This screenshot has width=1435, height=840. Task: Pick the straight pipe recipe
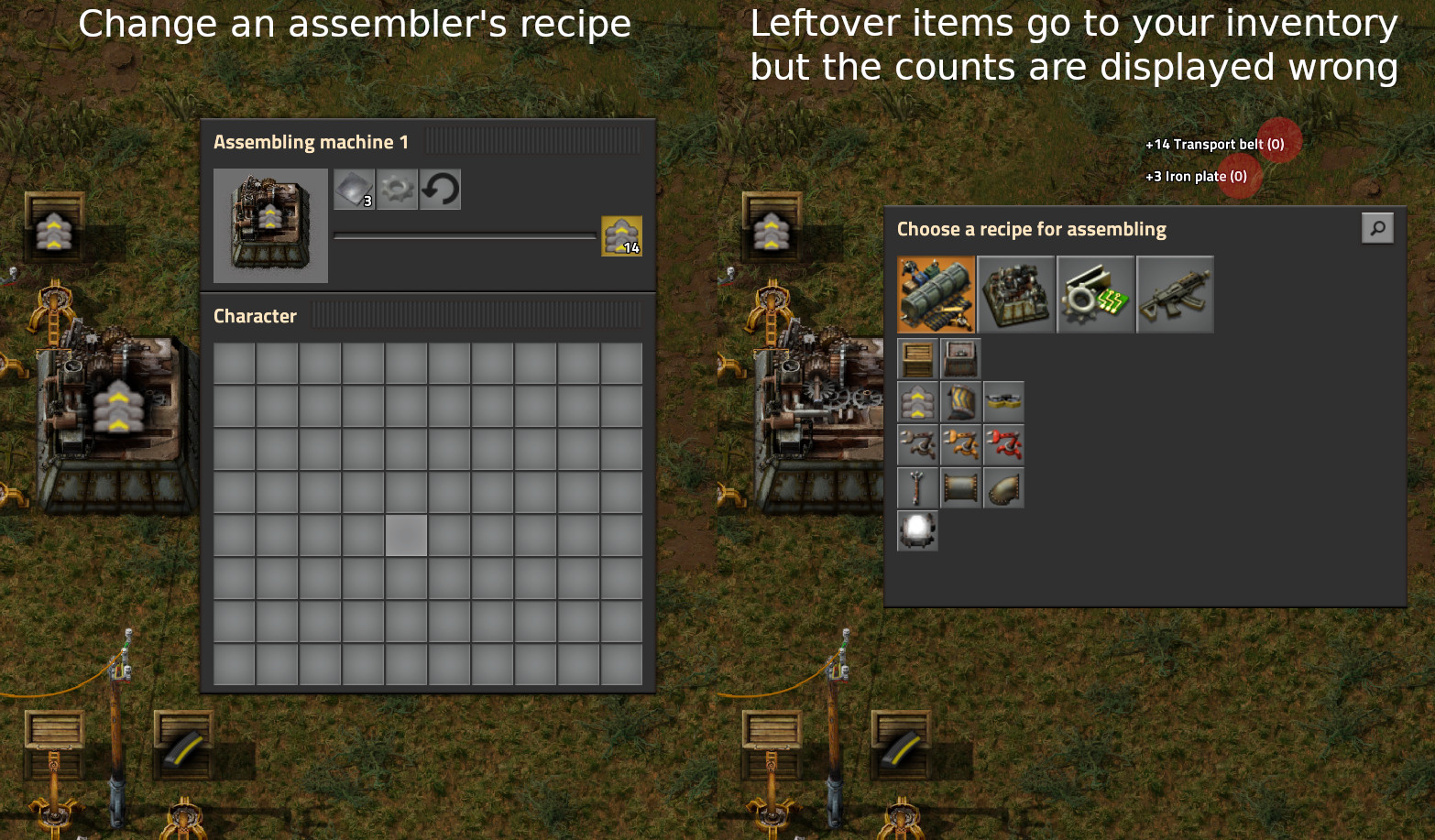960,487
